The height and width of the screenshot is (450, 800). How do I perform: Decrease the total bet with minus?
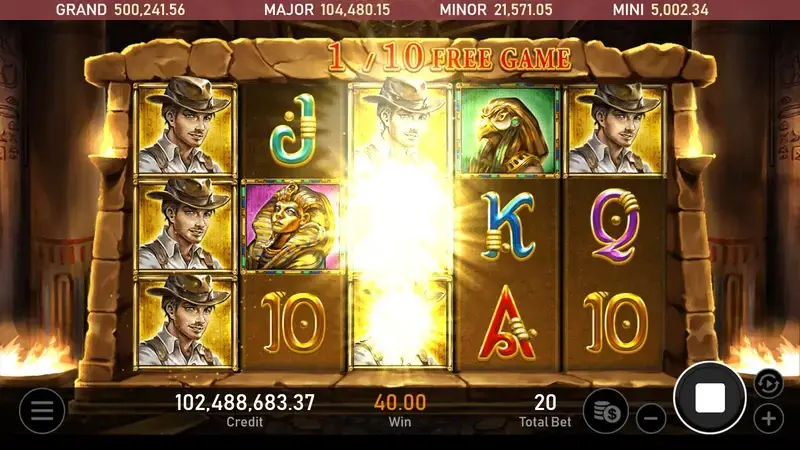651,417
